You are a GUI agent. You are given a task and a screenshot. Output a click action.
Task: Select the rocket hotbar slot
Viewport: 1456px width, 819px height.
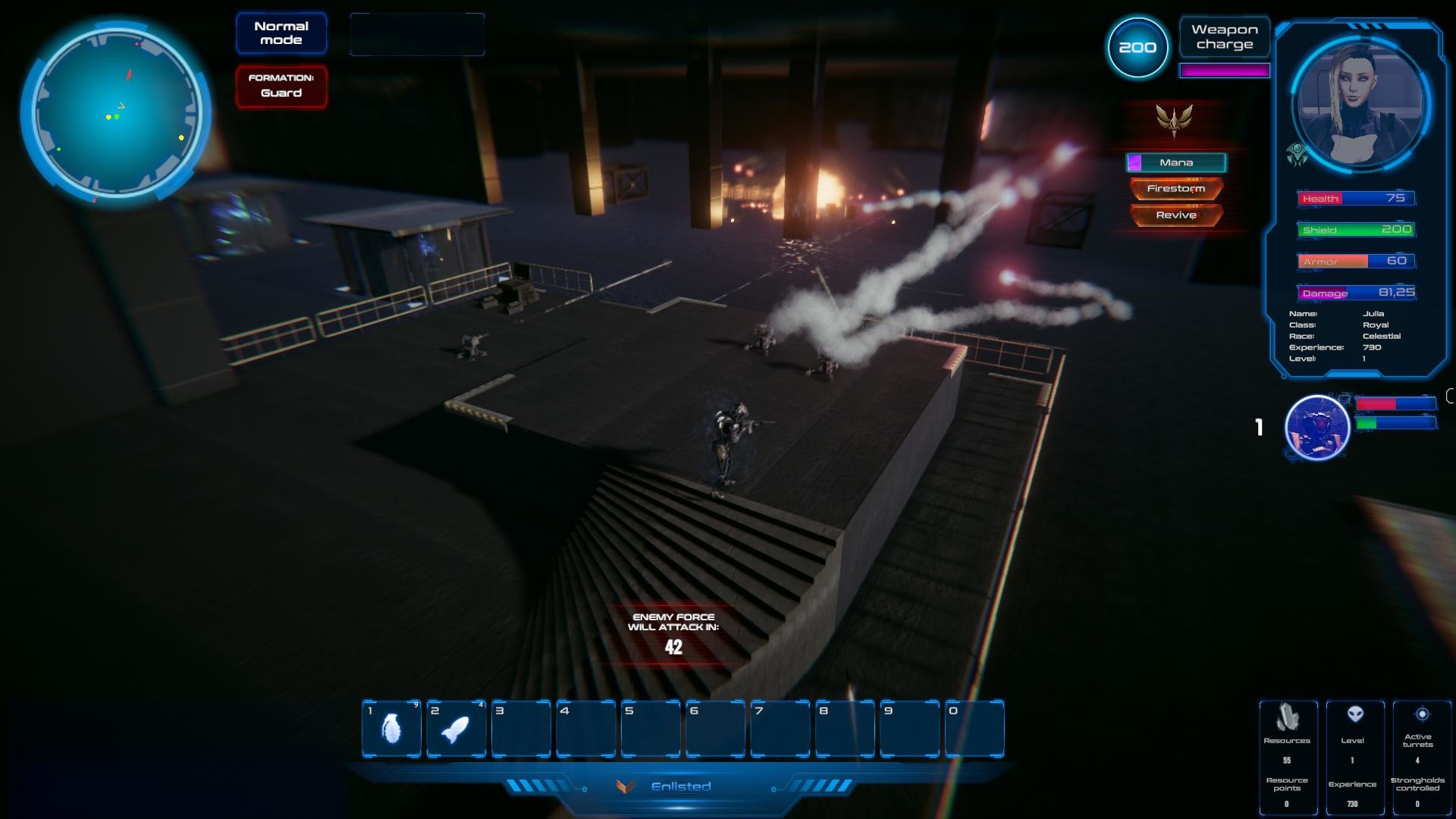tap(456, 729)
